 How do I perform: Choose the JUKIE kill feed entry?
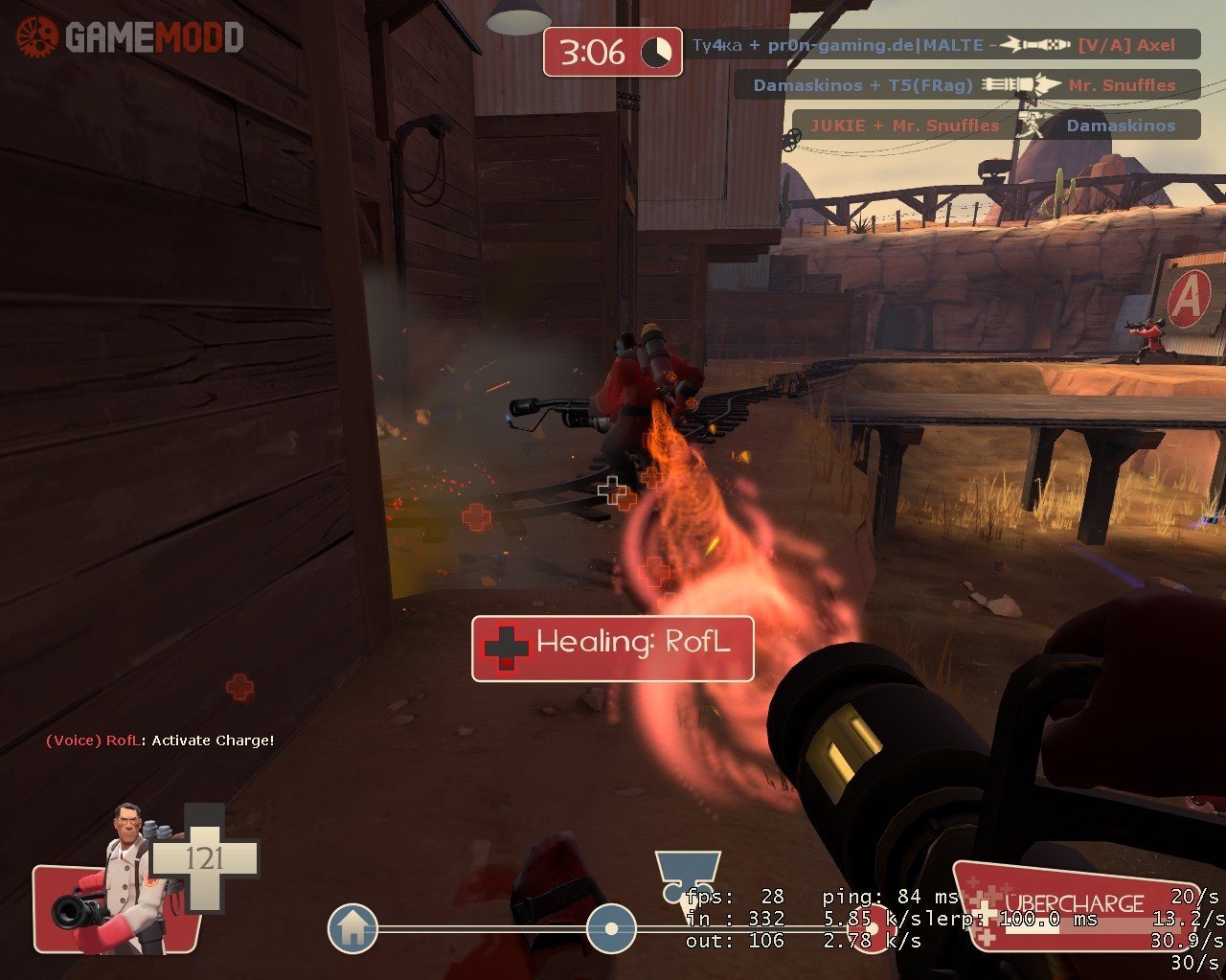[x=995, y=125]
